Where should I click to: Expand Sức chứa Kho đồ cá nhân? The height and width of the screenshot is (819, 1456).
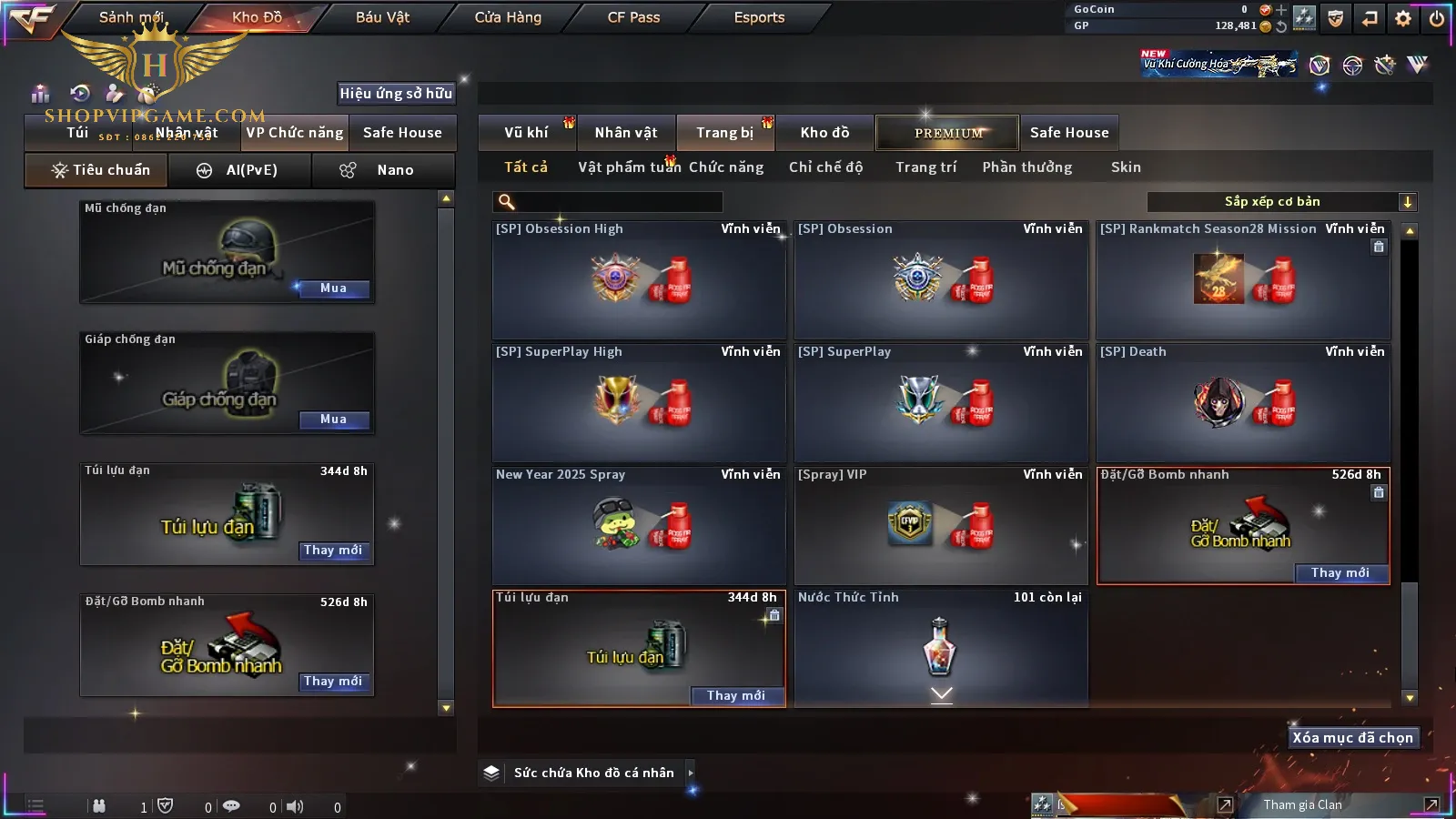691,773
